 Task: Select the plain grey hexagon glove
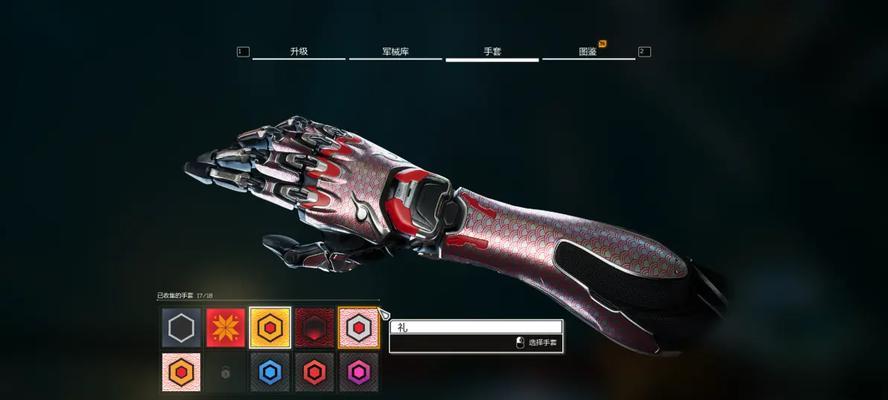tap(181, 327)
